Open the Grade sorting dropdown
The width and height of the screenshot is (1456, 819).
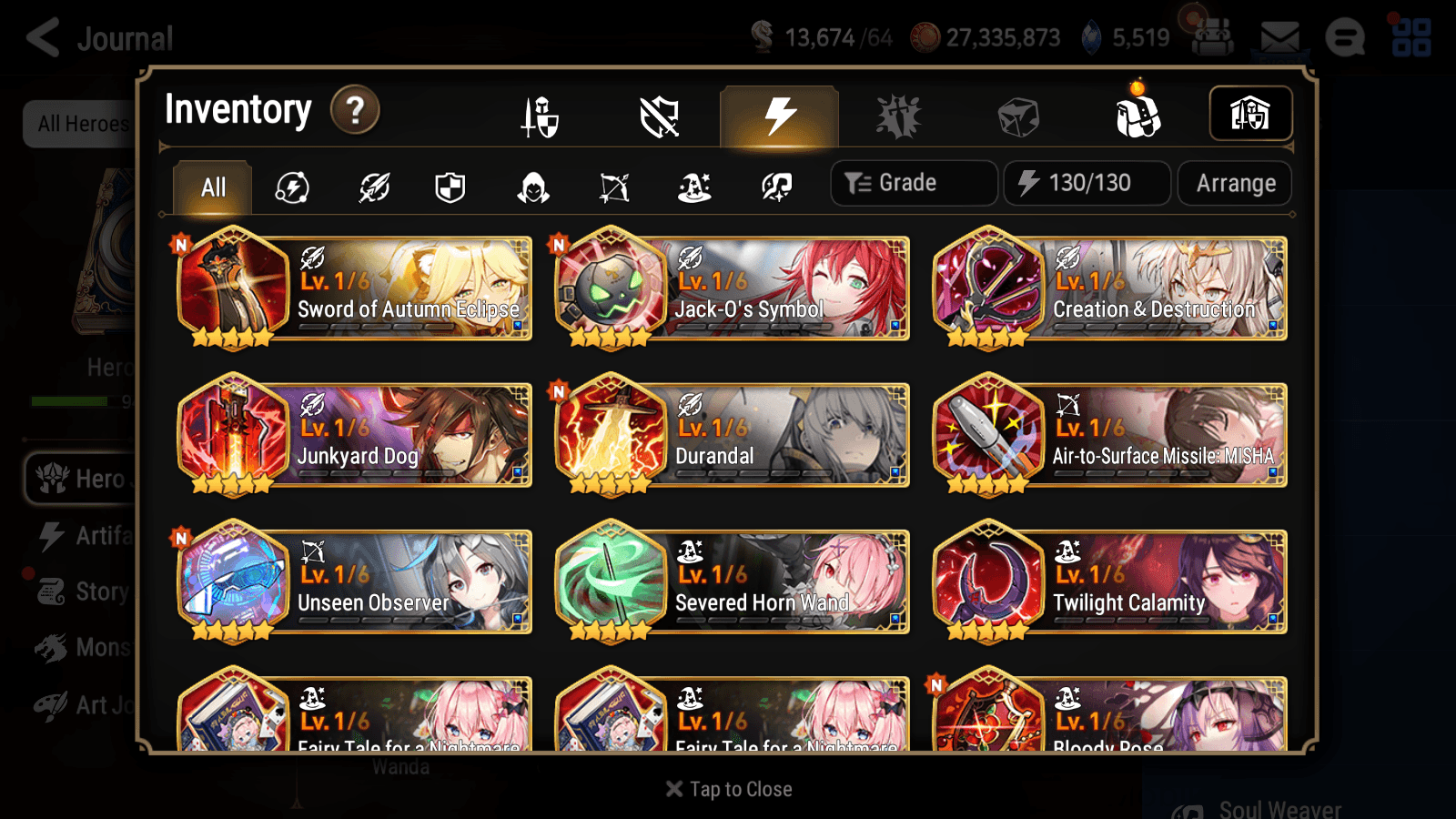coord(913,183)
